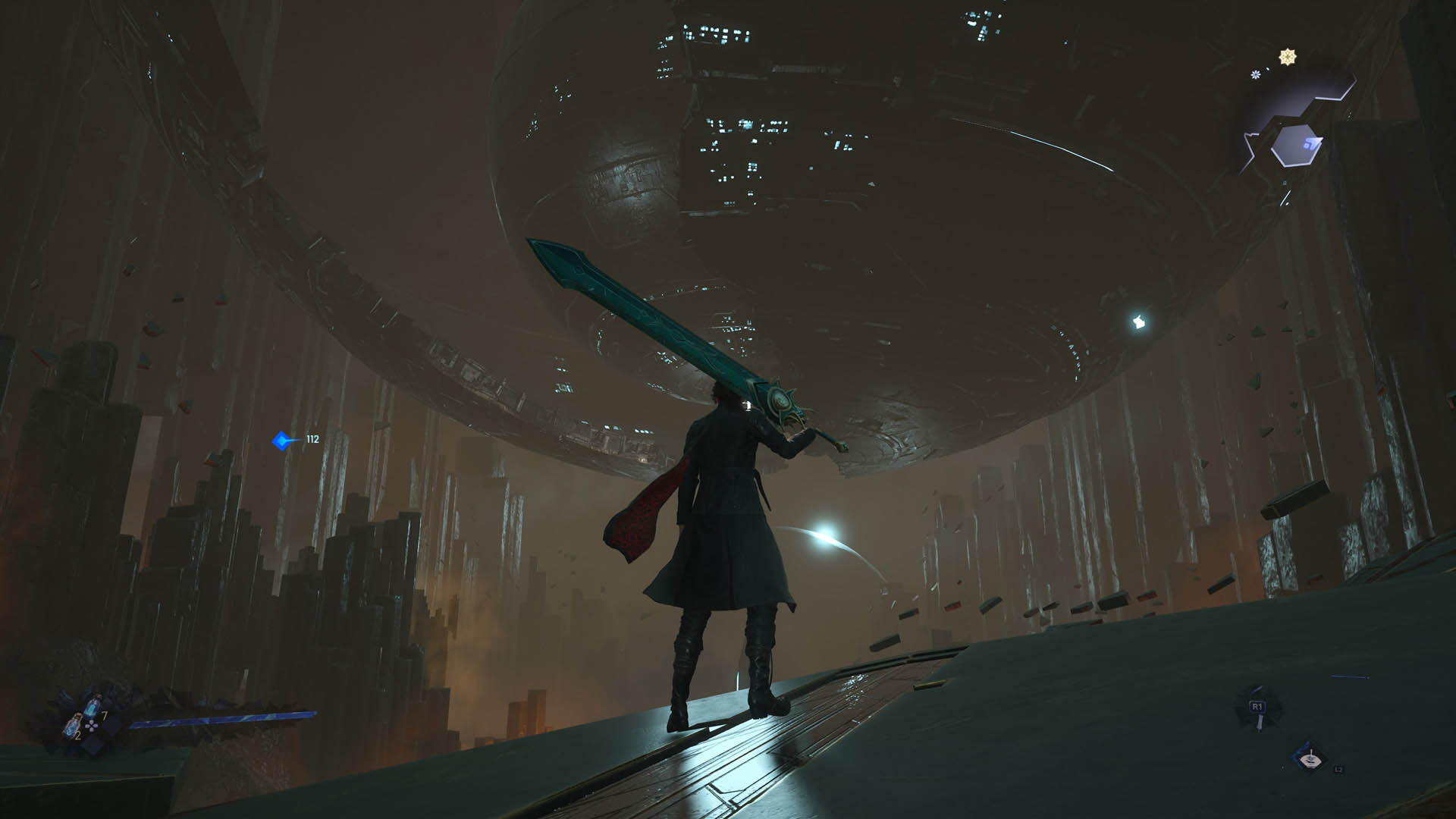The image size is (1456, 819).
Task: Click the blue potion icon with count 7
Action: (90, 708)
